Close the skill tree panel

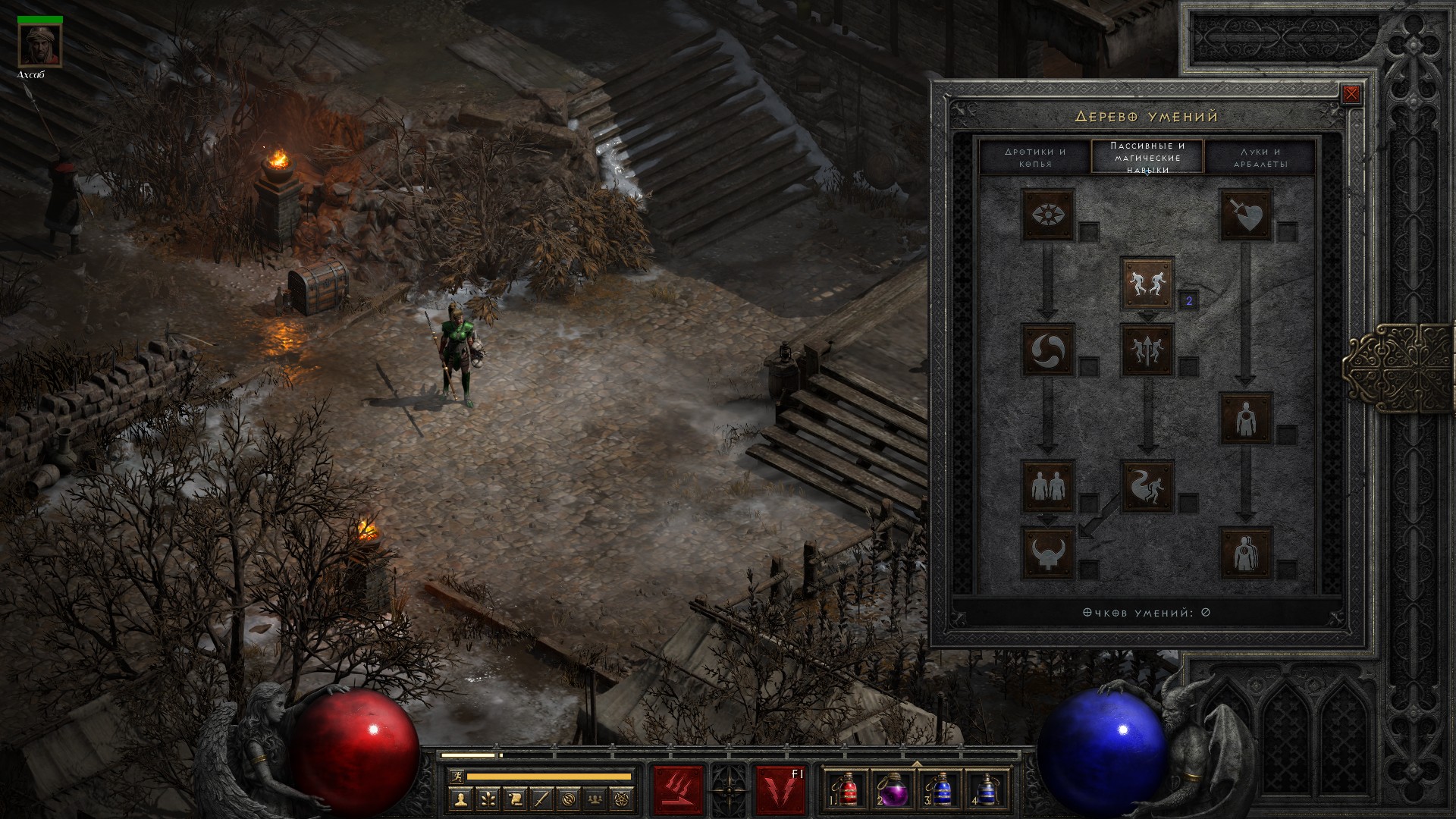[1351, 95]
